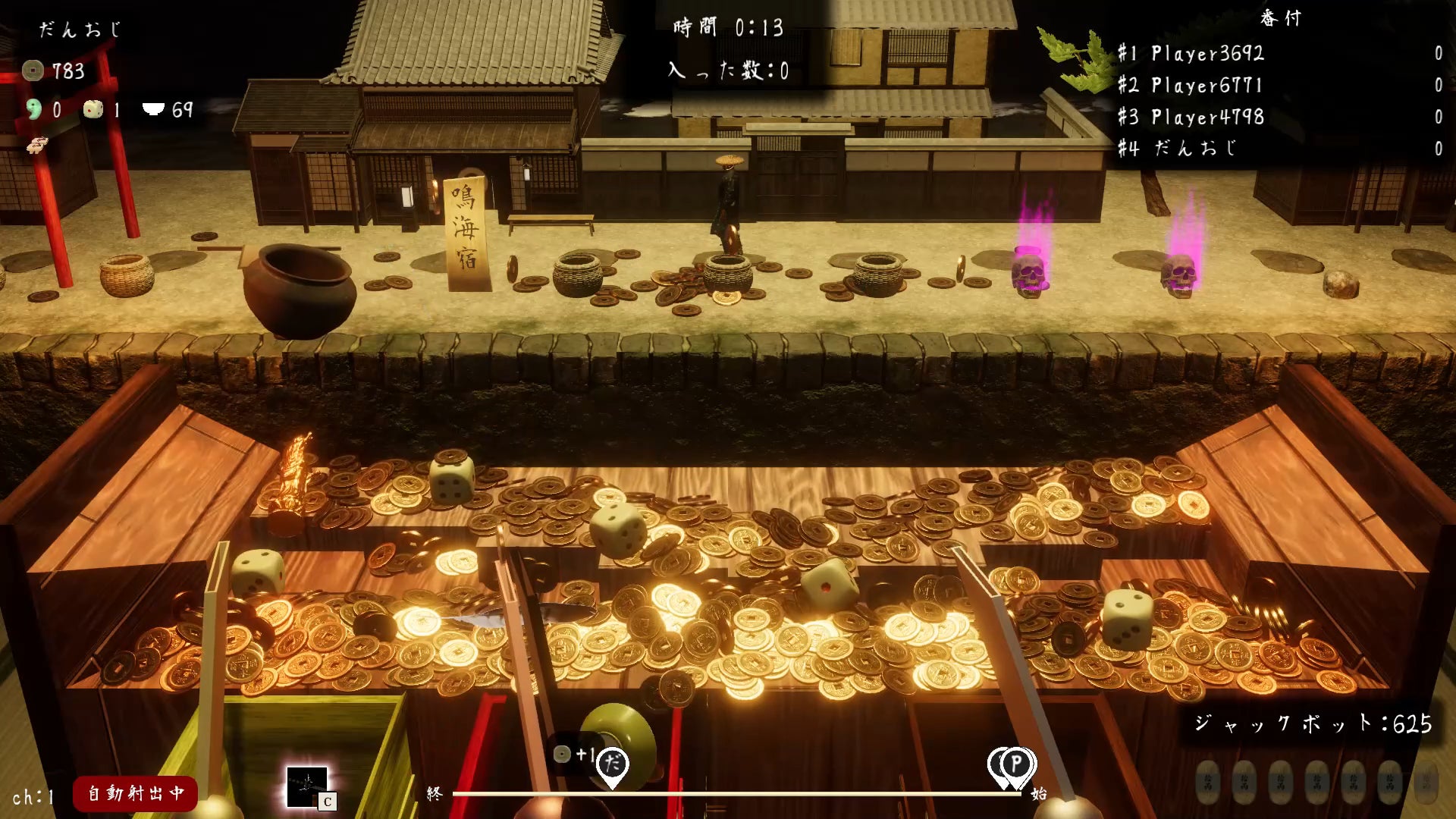Select the P player marker on the progress bar
This screenshot has height=819, width=1456.
point(1017,763)
